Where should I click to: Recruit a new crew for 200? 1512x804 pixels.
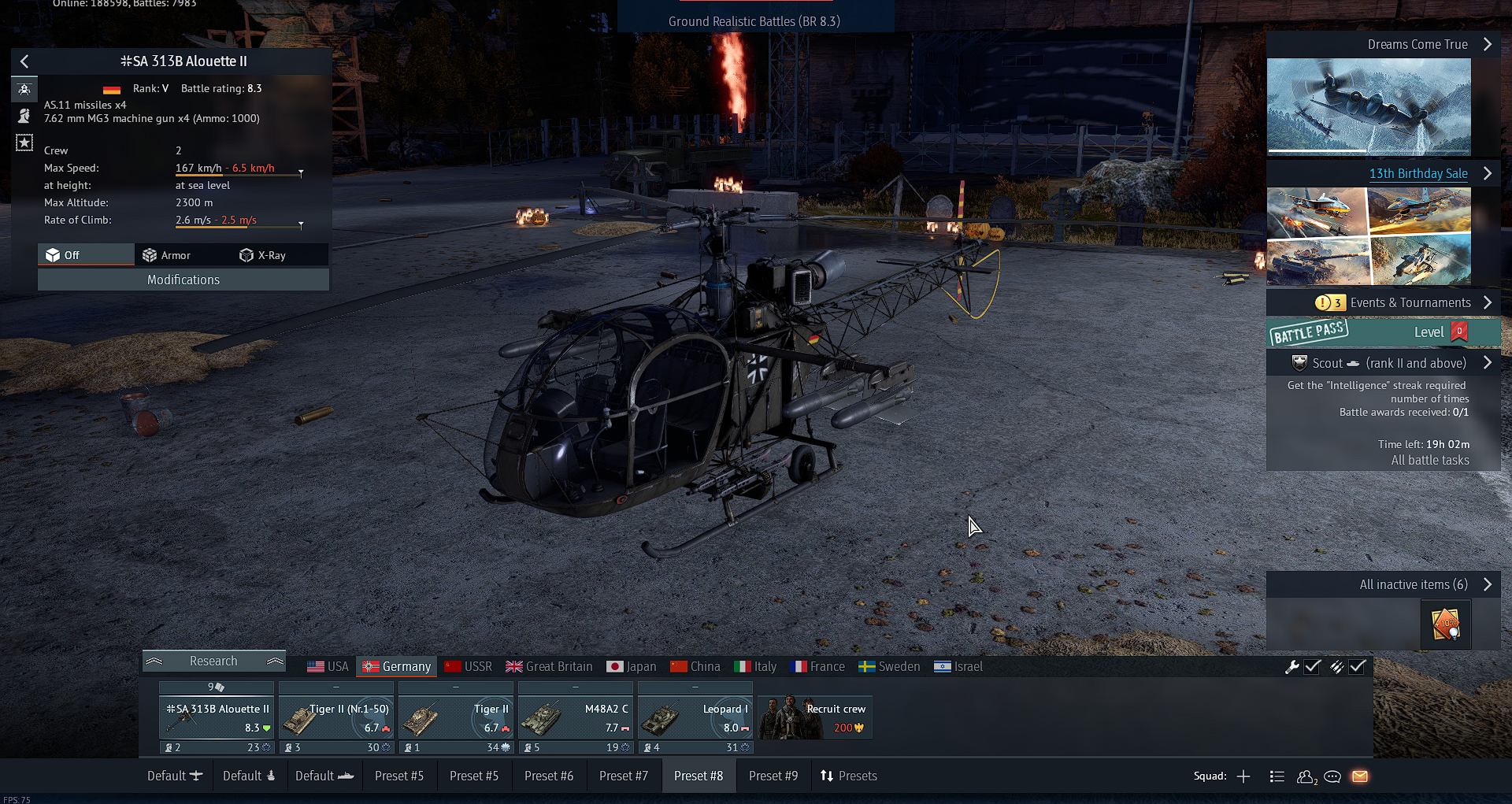tap(815, 718)
